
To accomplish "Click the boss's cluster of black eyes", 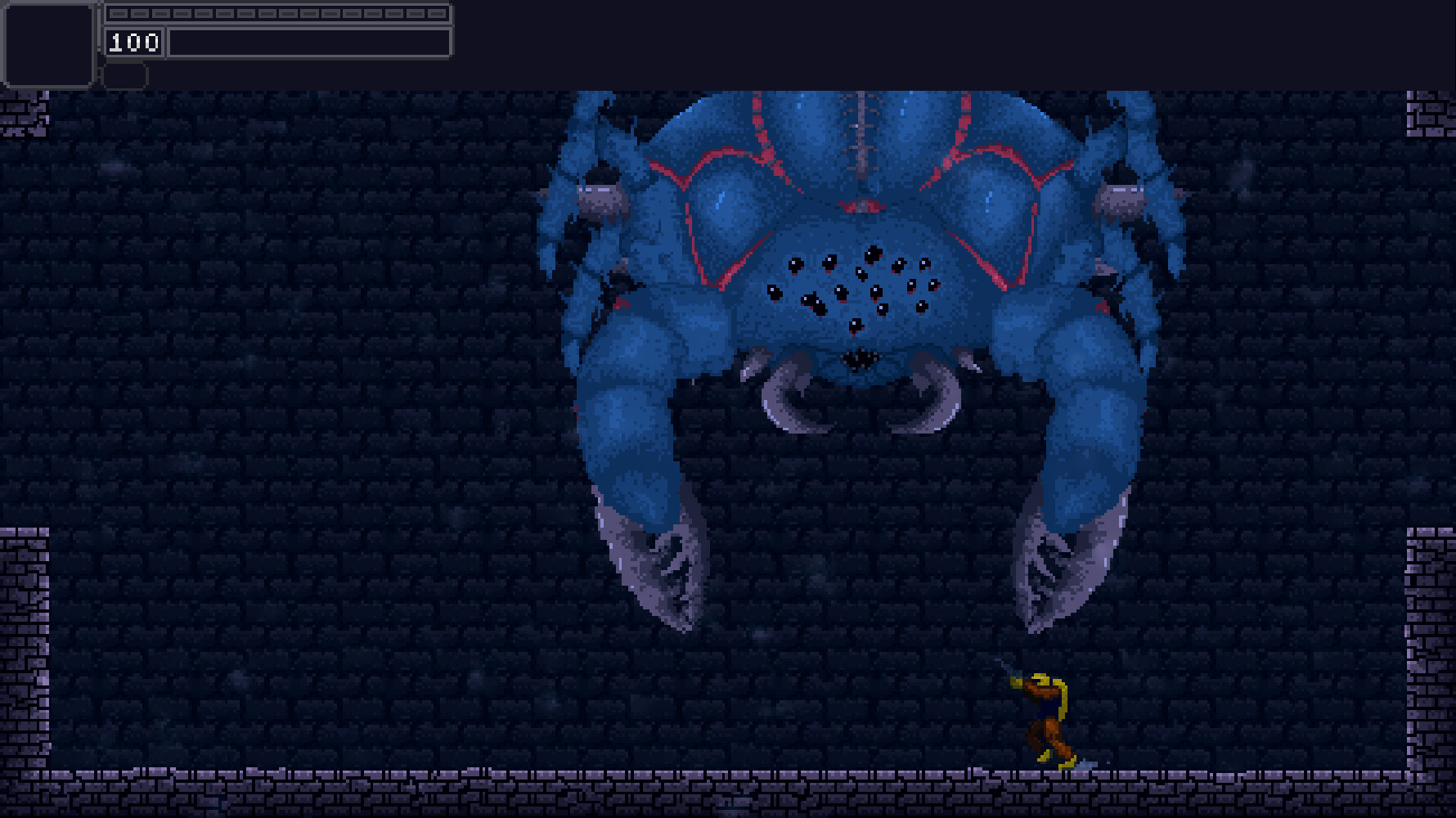I will coord(851,286).
